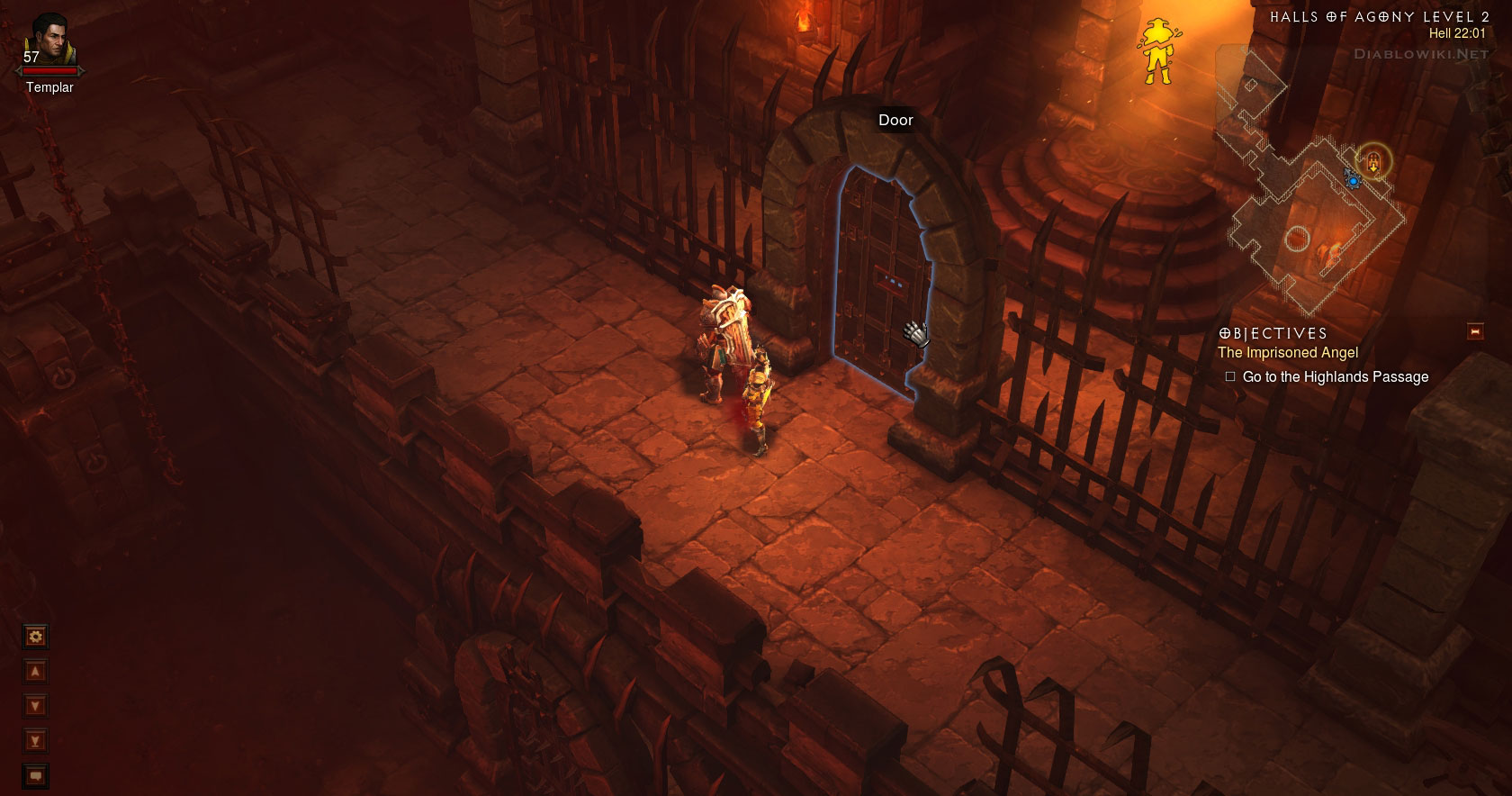The image size is (1512, 796).
Task: Select the Templar follower portrait
Action: [x=50, y=41]
